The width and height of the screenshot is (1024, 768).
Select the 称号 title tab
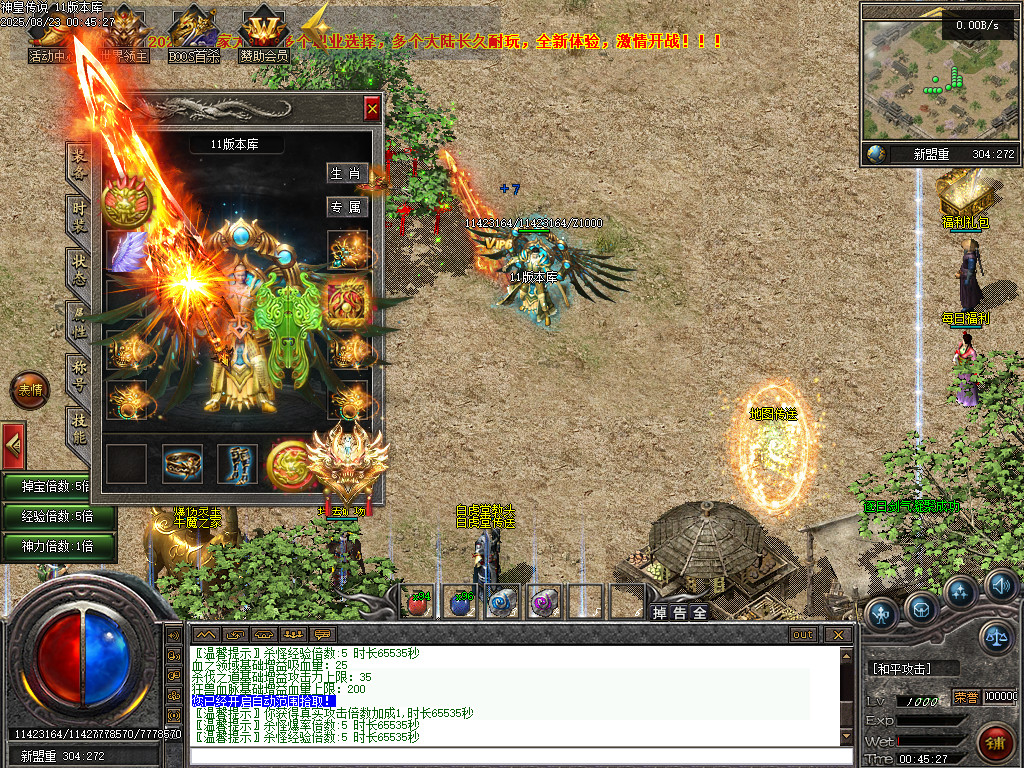click(x=79, y=374)
